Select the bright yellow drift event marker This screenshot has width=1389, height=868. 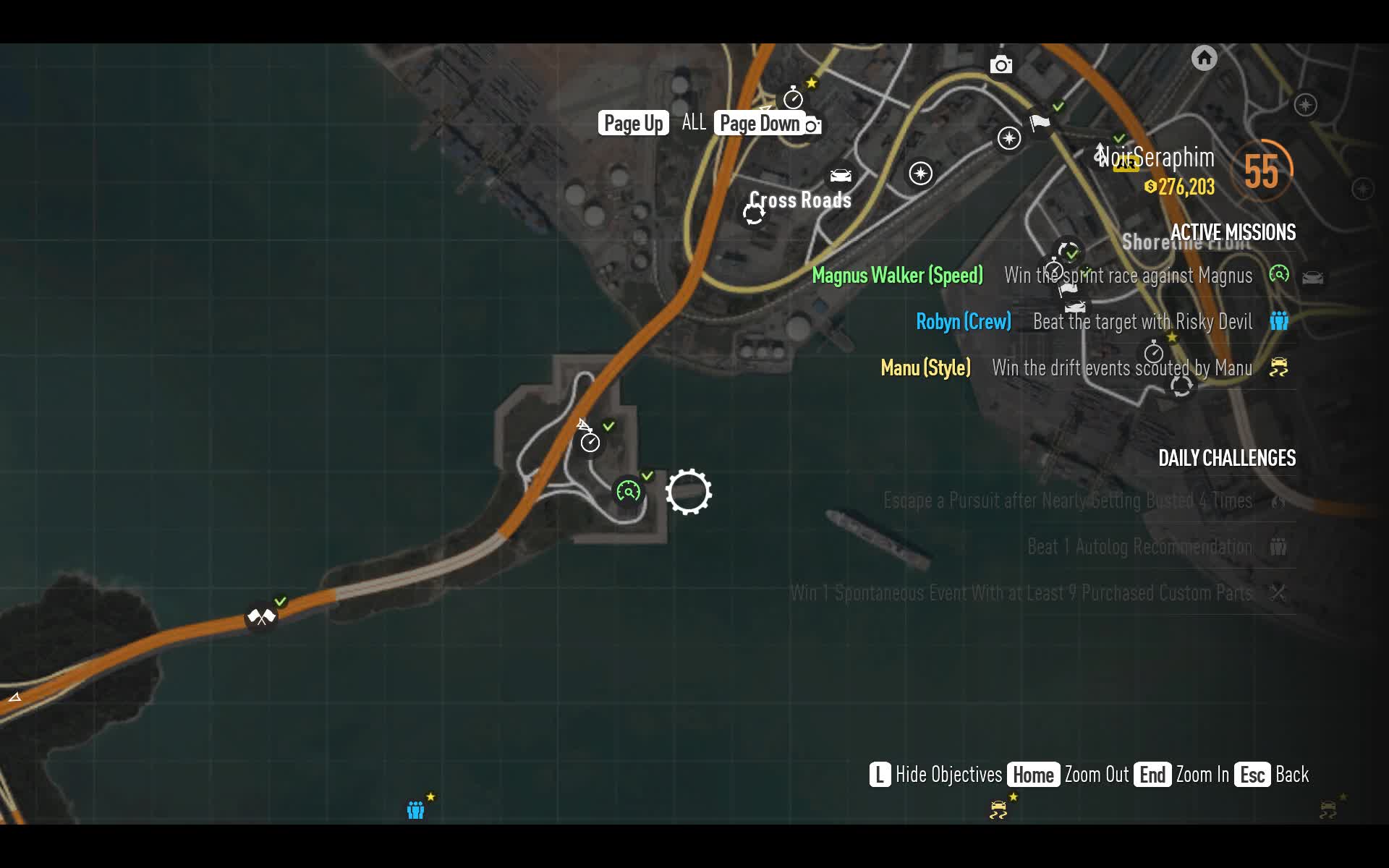(x=998, y=809)
